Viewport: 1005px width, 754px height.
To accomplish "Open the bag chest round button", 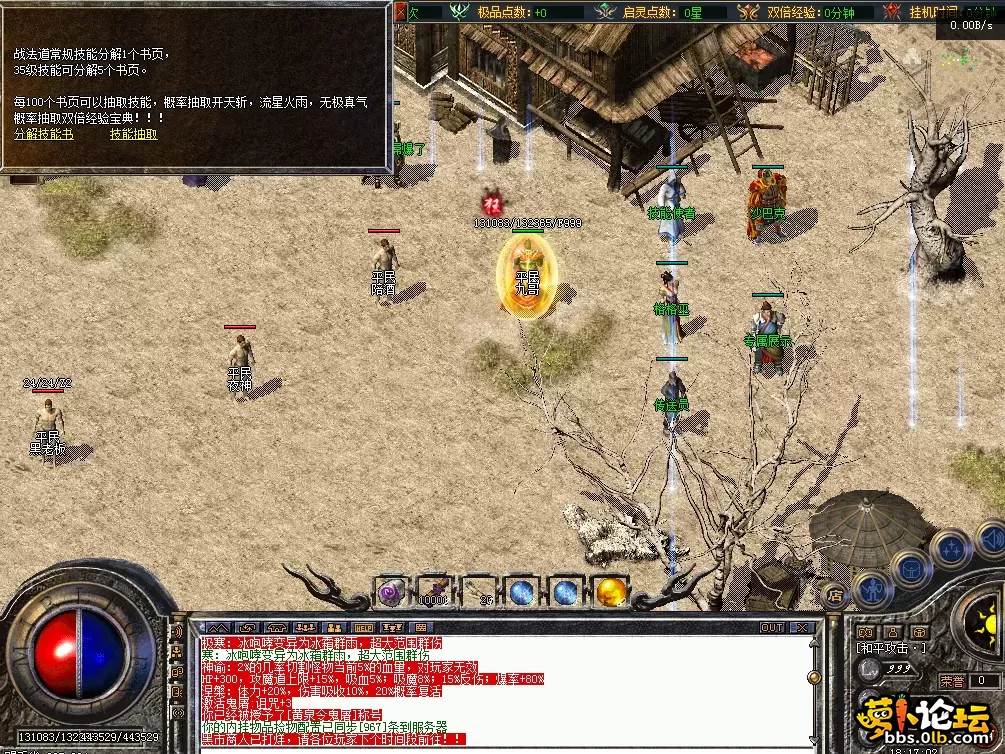I will 912,569.
